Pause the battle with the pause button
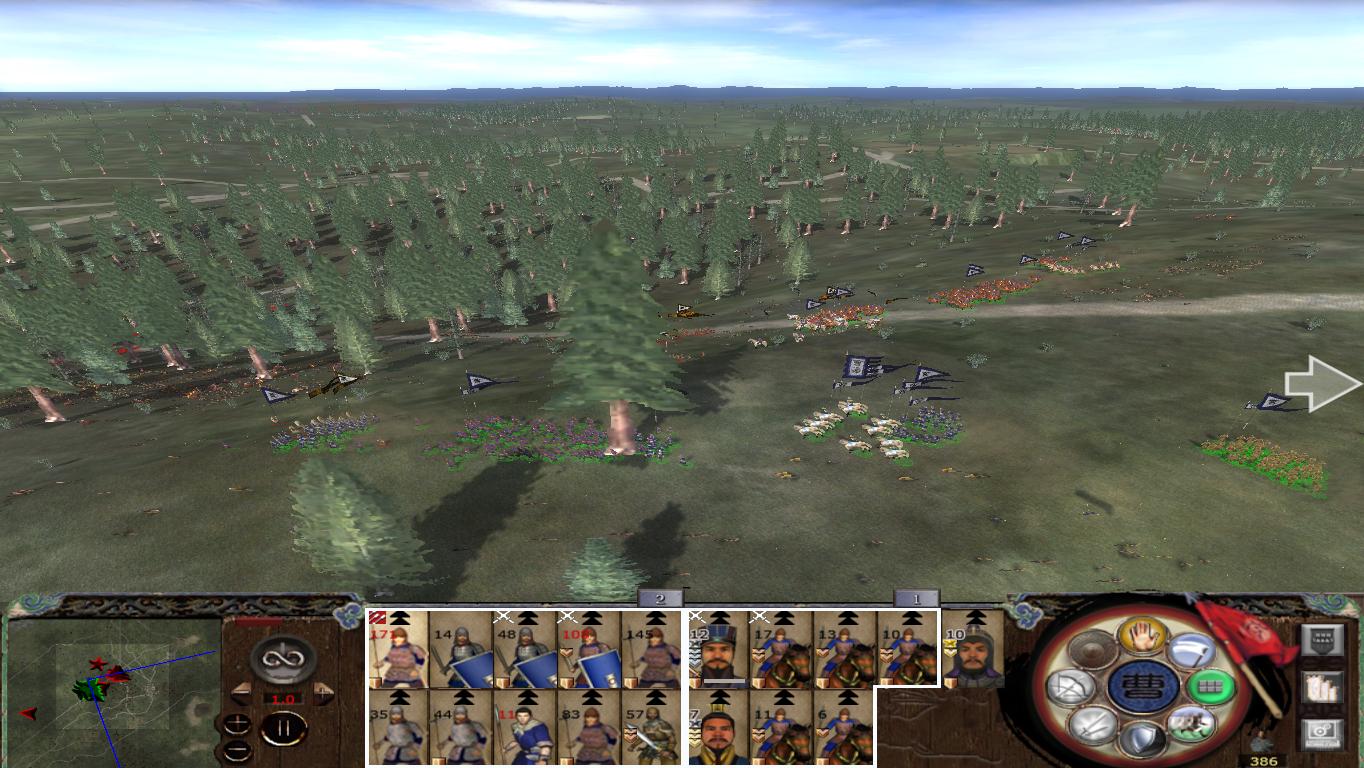1364x768 pixels. tap(283, 728)
